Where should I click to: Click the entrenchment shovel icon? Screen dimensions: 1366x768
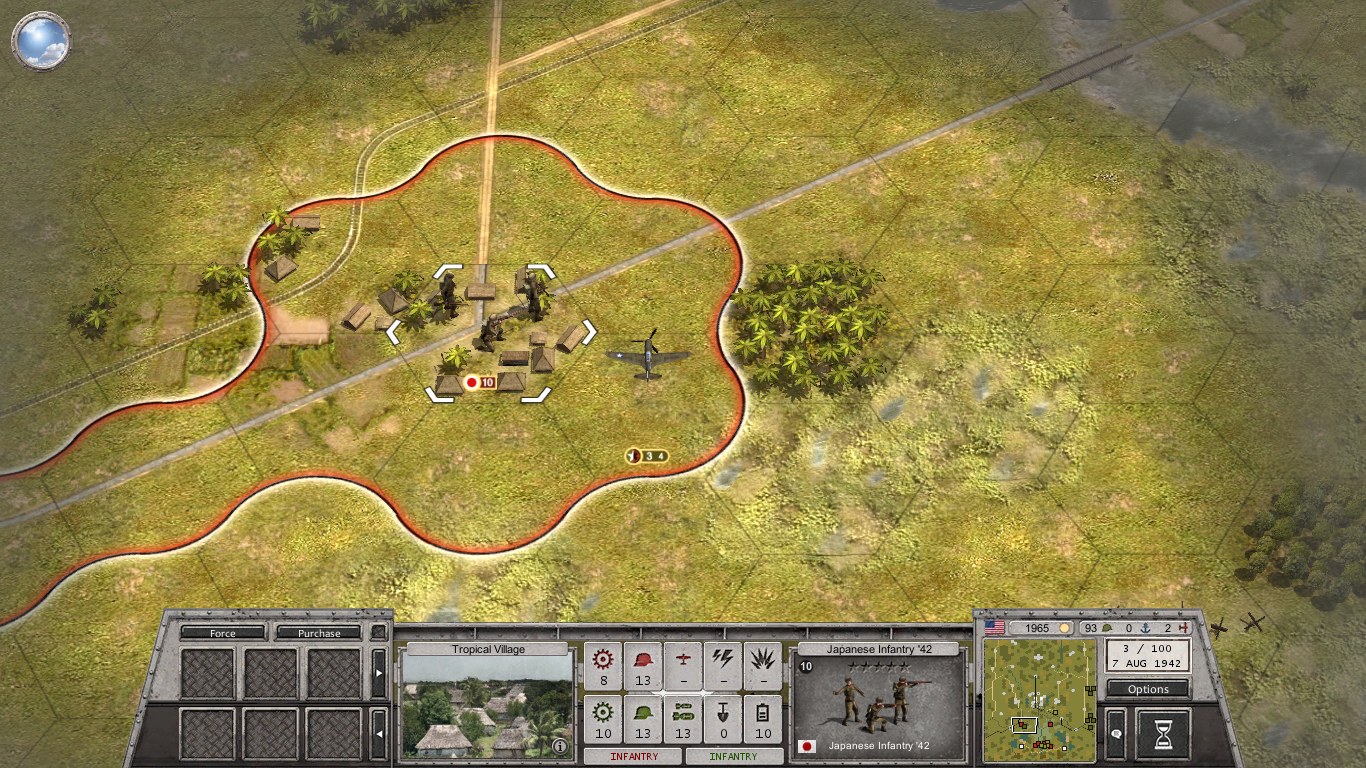(x=723, y=717)
